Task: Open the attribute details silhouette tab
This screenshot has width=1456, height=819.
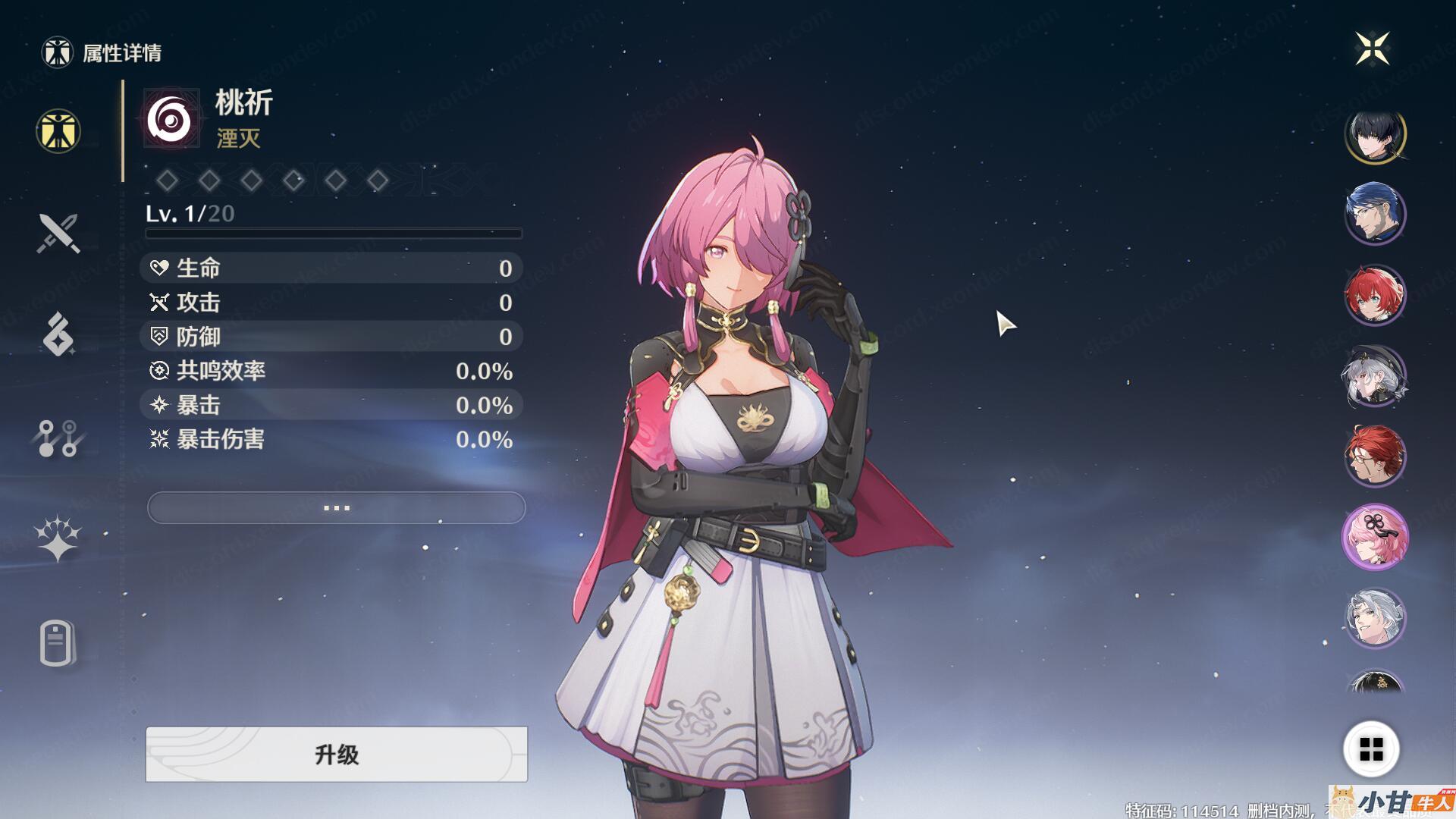Action: (58, 131)
